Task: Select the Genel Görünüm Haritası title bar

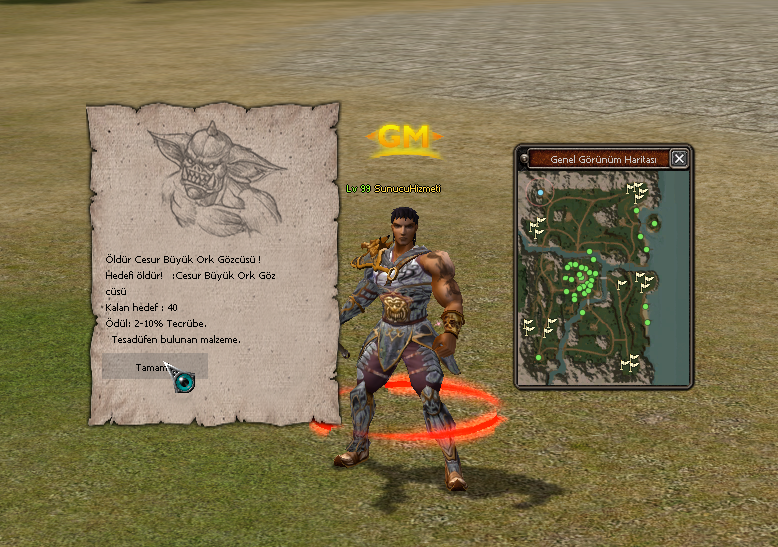Action: click(597, 159)
